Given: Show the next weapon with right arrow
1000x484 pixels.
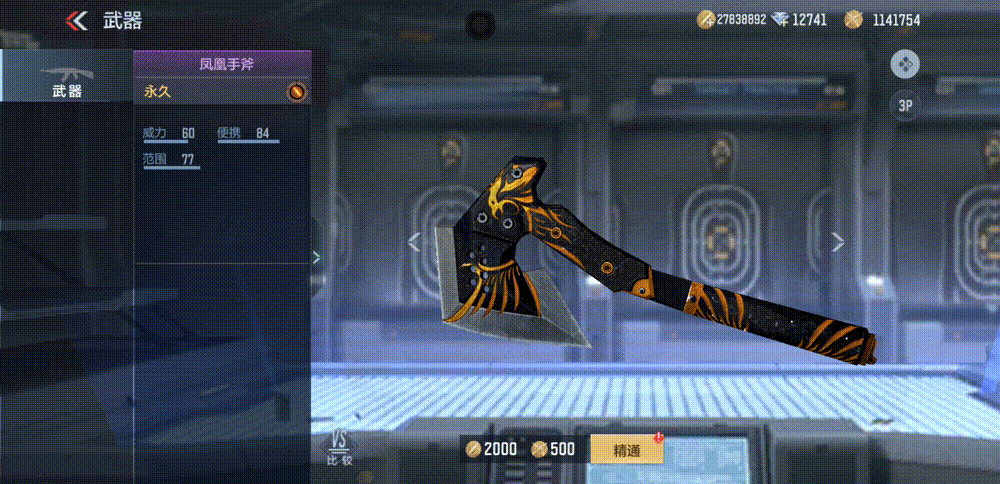Looking at the screenshot, I should (x=838, y=241).
